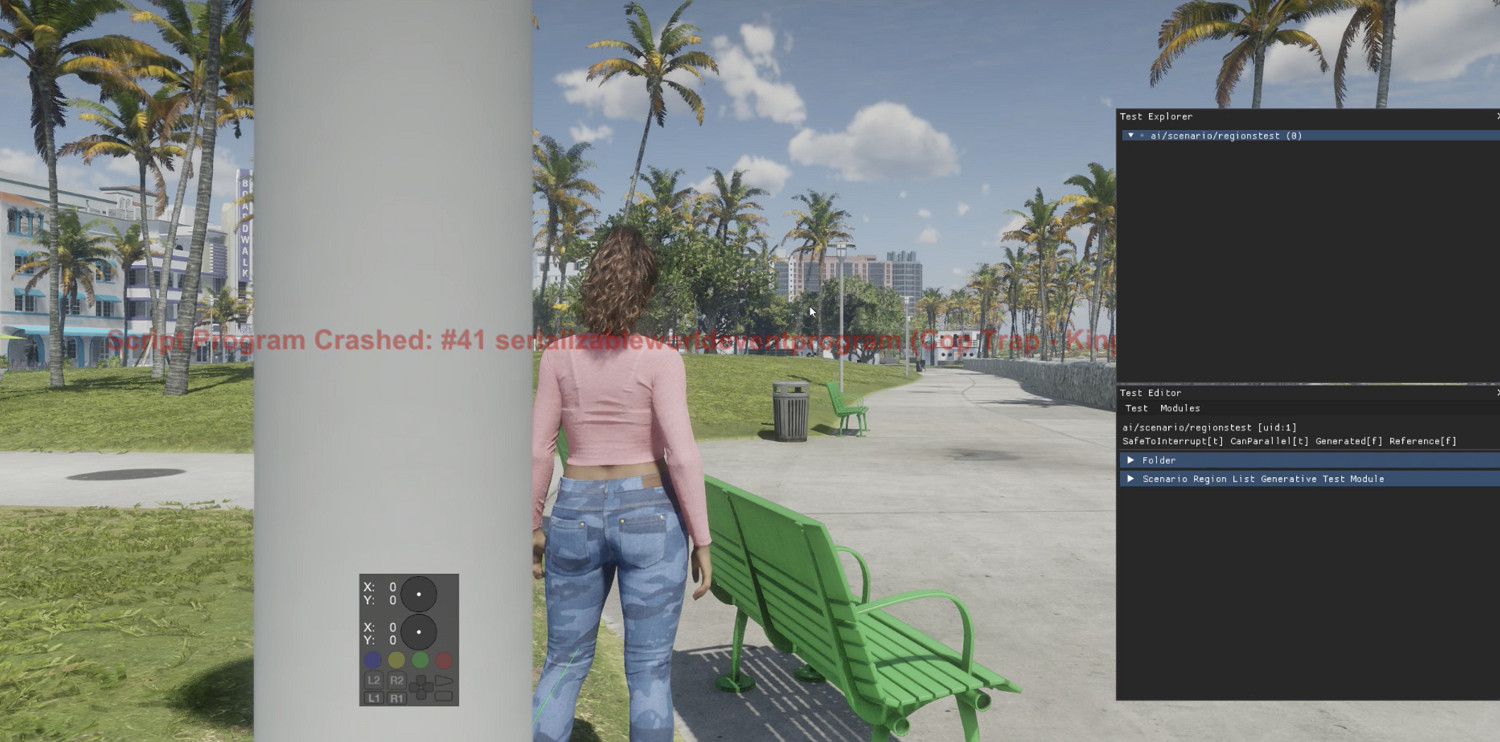This screenshot has width=1500, height=742.
Task: Select the ai/scenario/regionstest [uid:1] entry
Action: pos(1209,426)
